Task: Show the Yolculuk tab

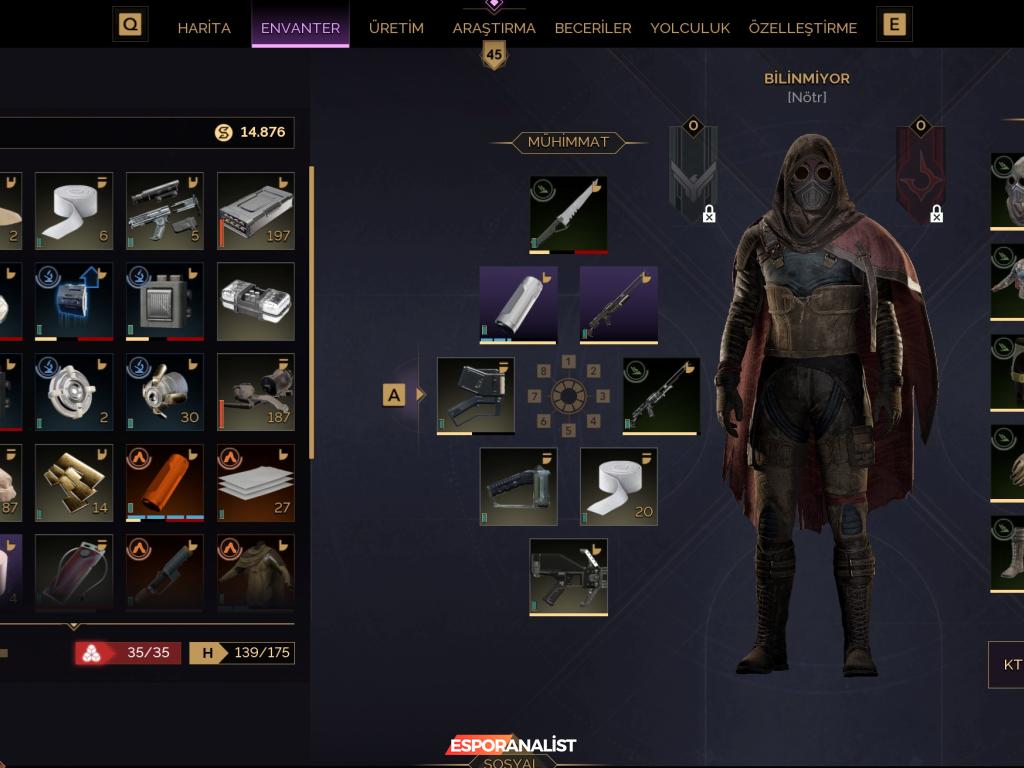Action: point(690,28)
